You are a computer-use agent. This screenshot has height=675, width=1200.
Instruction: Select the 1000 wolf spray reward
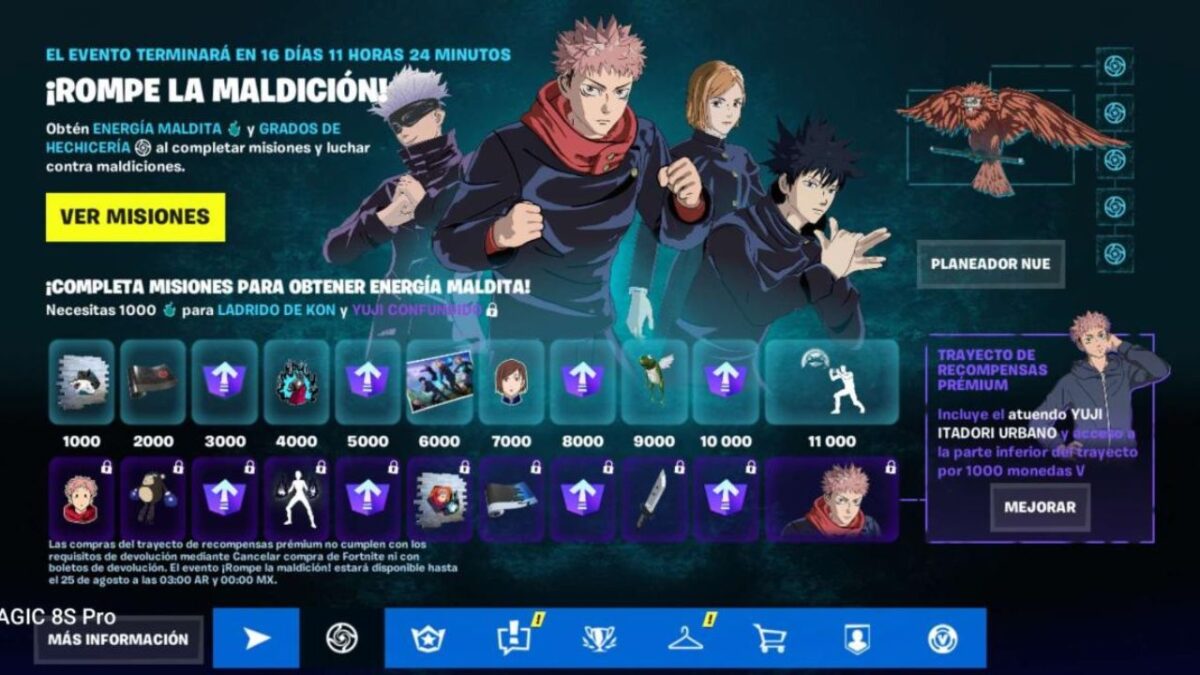81,381
